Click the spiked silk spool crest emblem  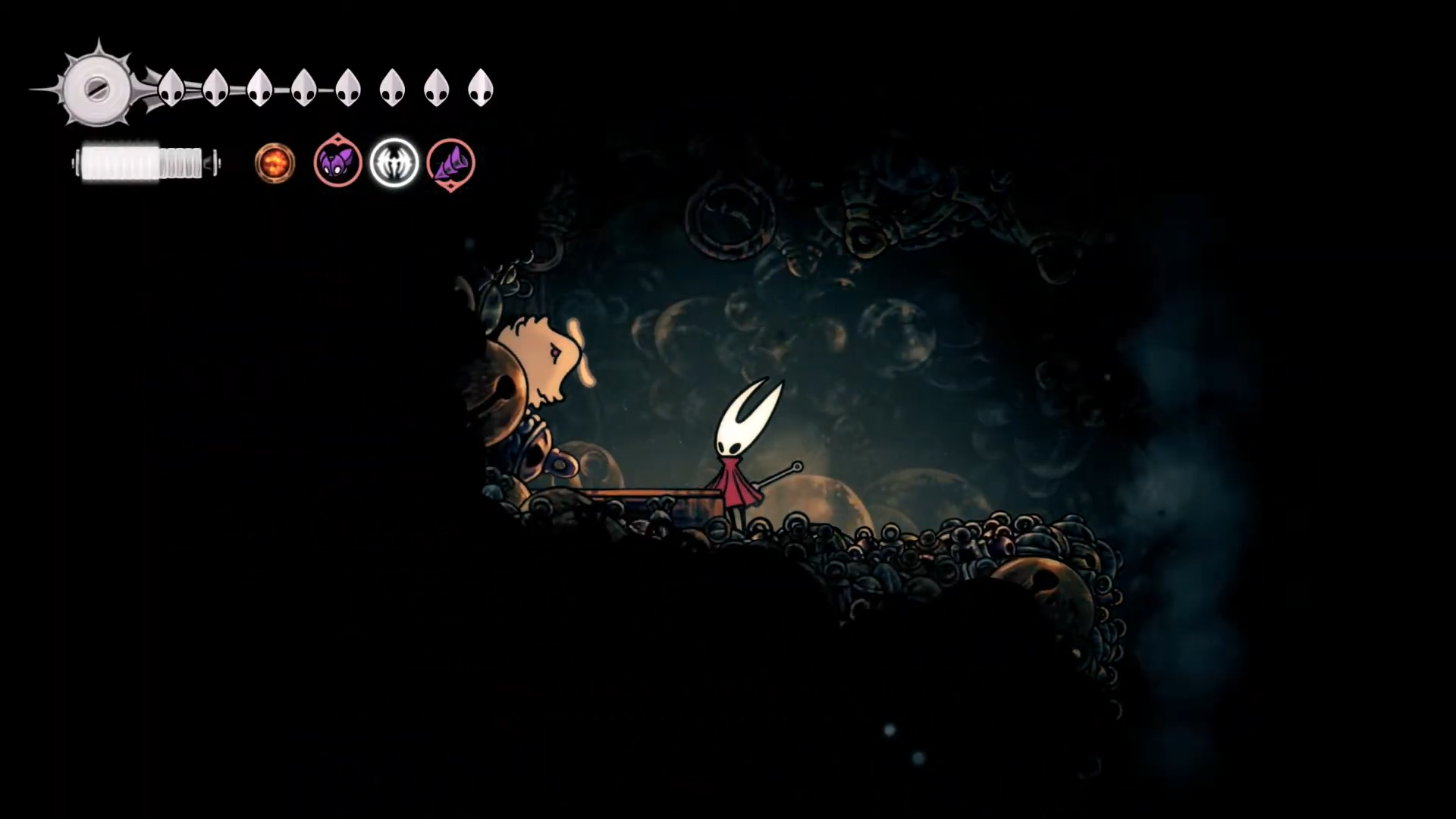(x=97, y=89)
